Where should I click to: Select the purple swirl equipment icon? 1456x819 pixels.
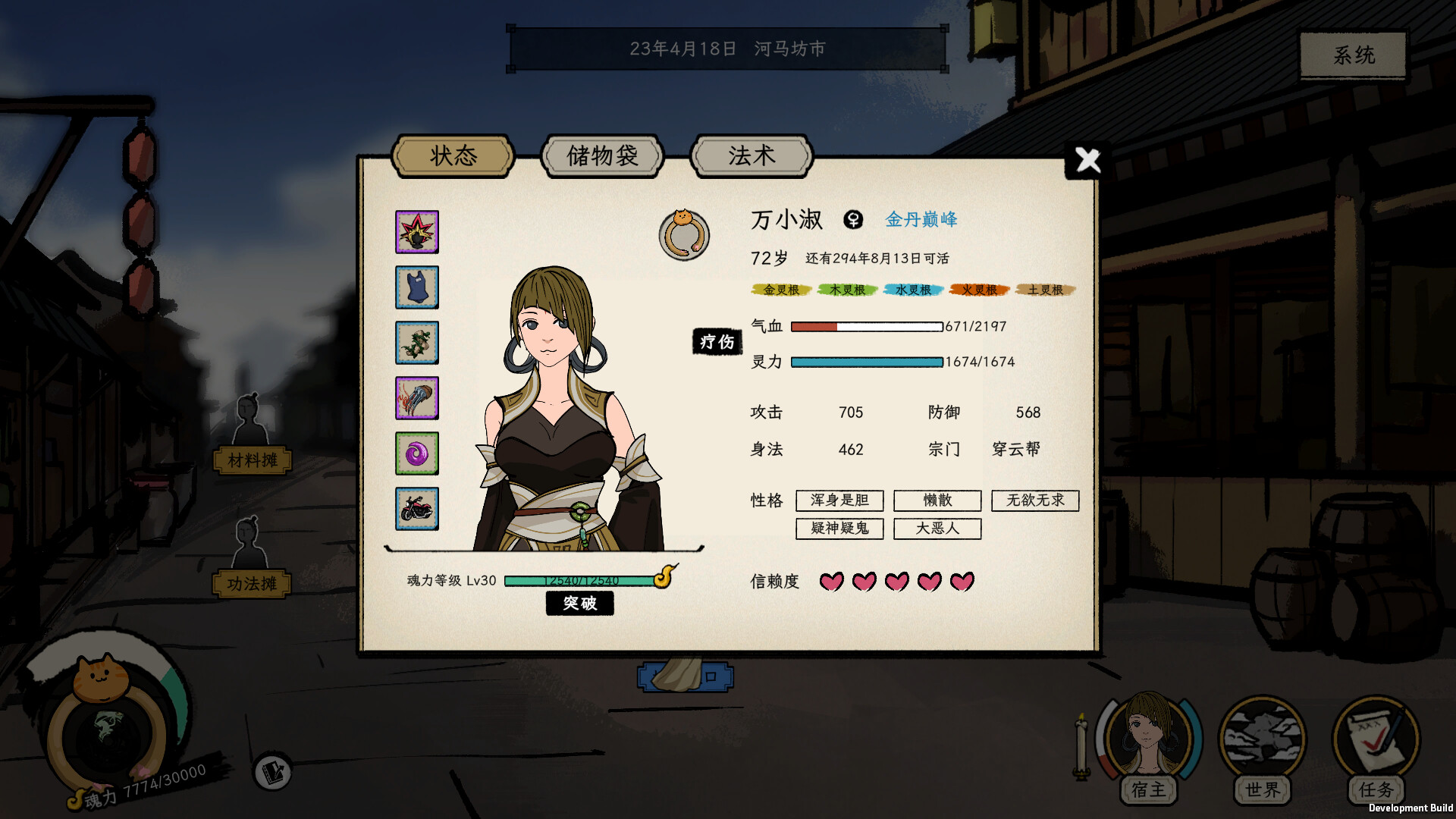pos(417,453)
